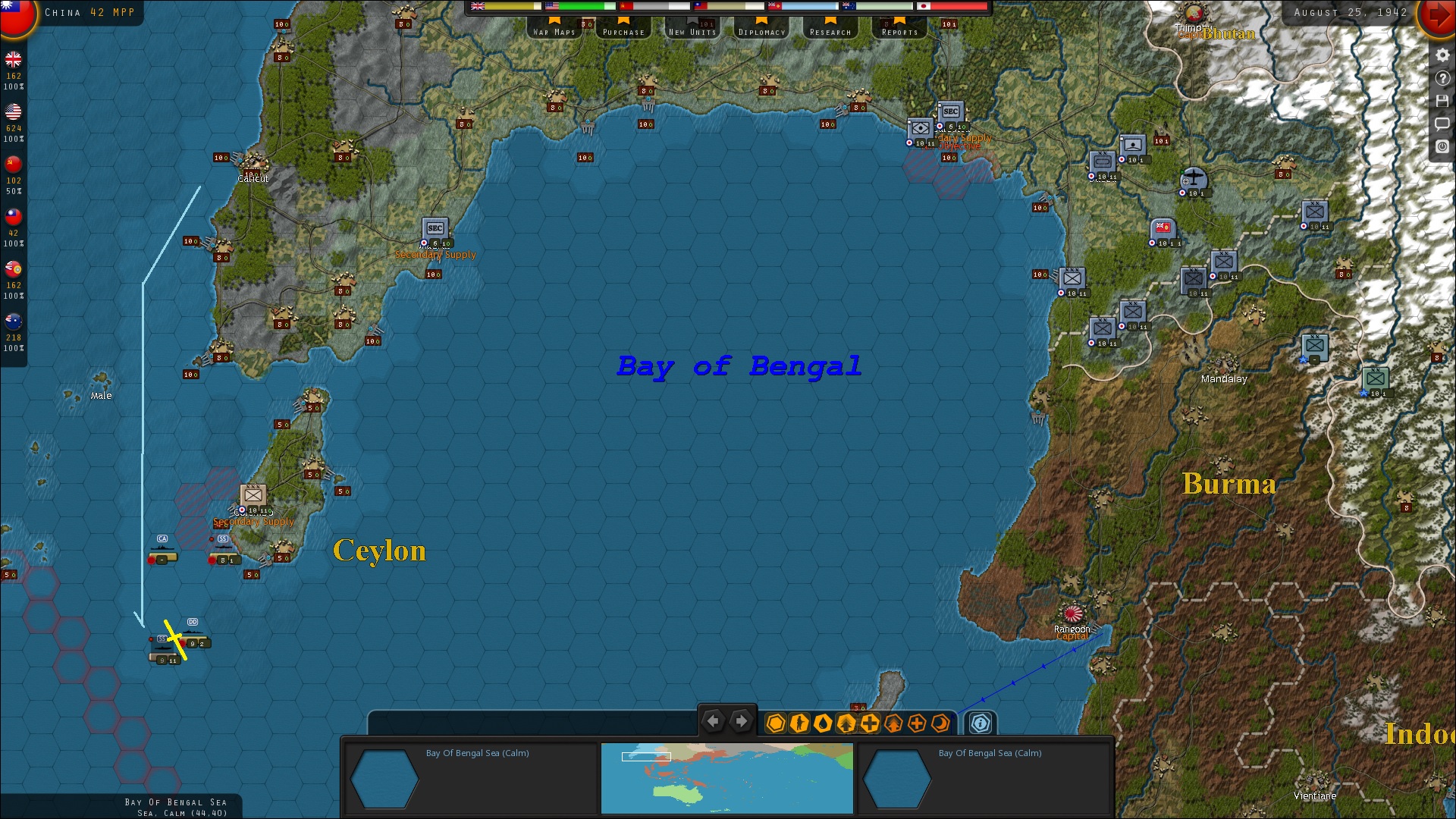
Task: Toggle the resources tree display icon
Action: pos(845,723)
